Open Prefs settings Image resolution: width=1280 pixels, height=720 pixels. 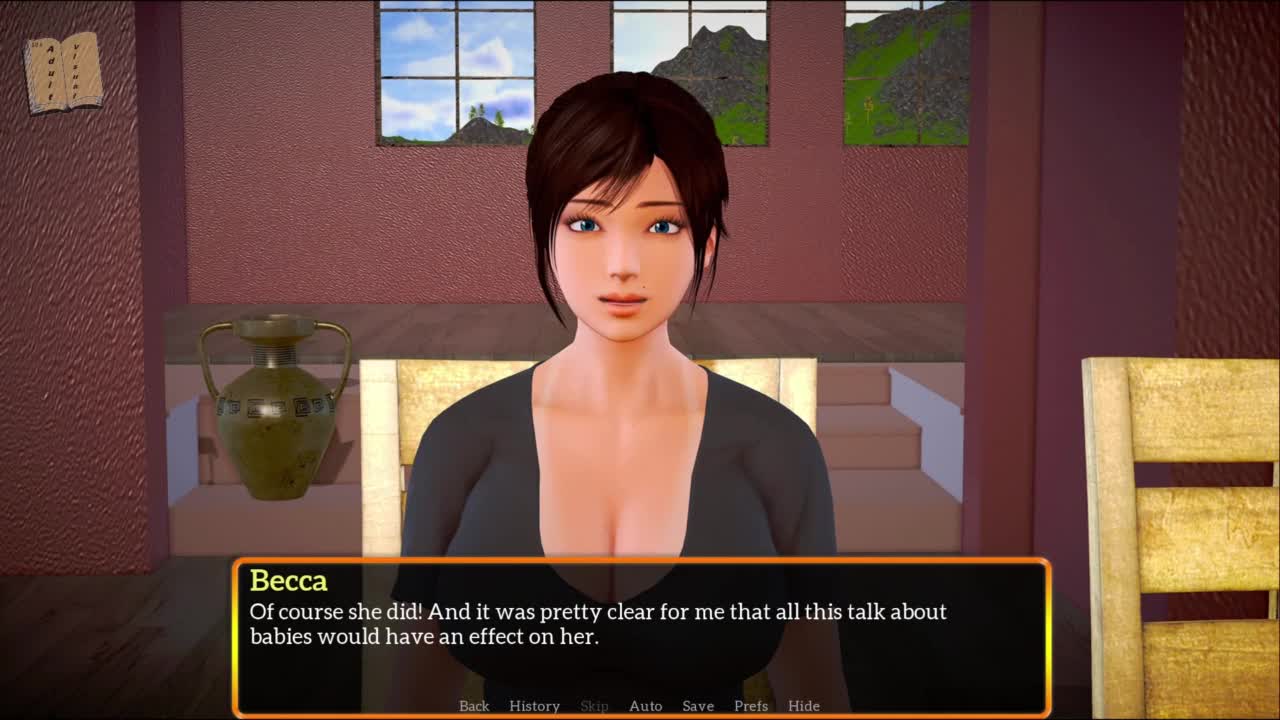(x=751, y=706)
